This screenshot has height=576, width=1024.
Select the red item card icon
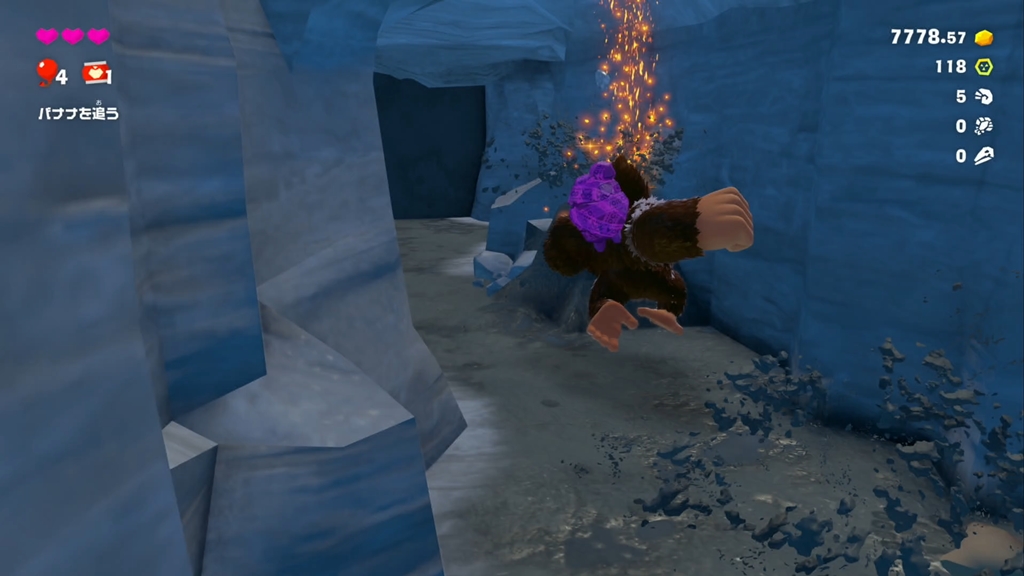pyautogui.click(x=97, y=73)
